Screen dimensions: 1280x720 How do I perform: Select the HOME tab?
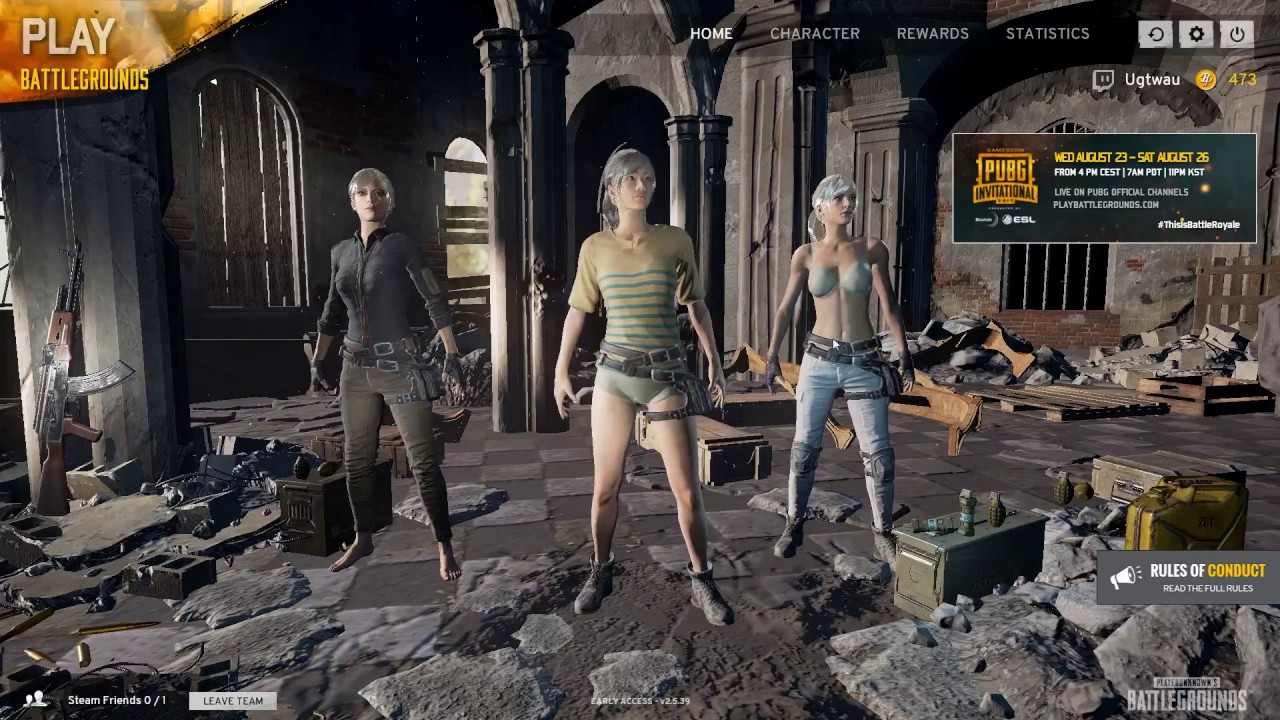point(711,34)
